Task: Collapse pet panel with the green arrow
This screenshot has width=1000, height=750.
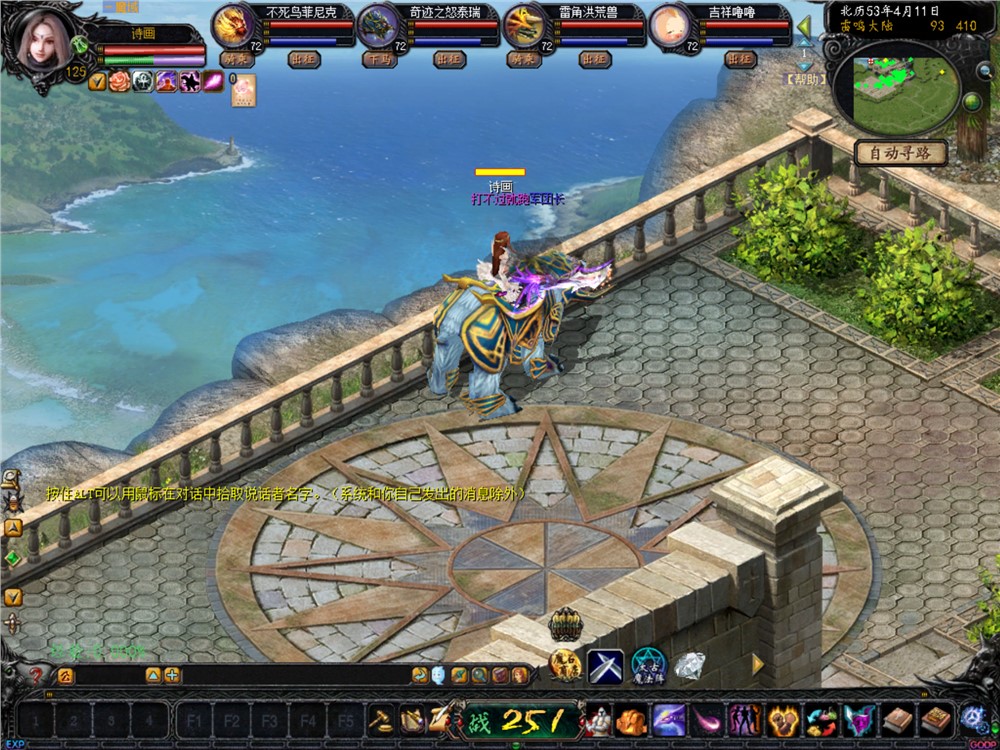Action: click(805, 26)
